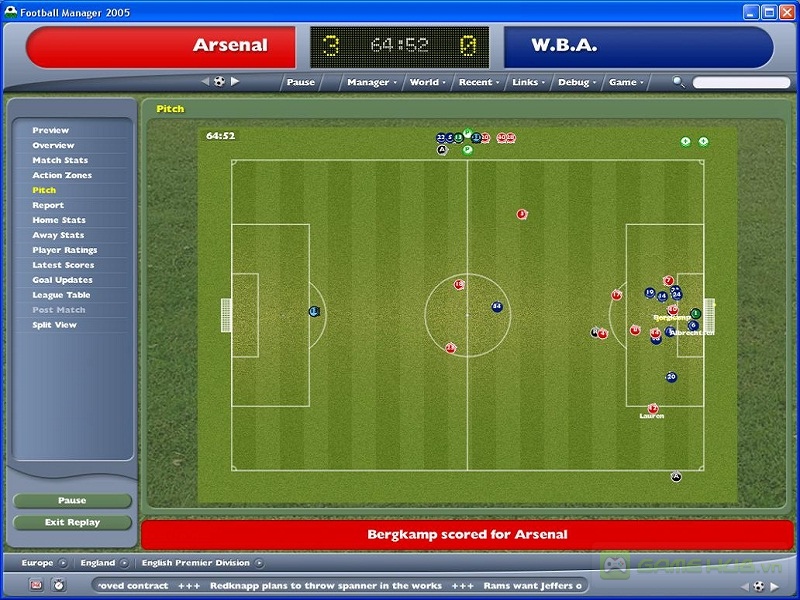Click the search input field

tap(740, 82)
